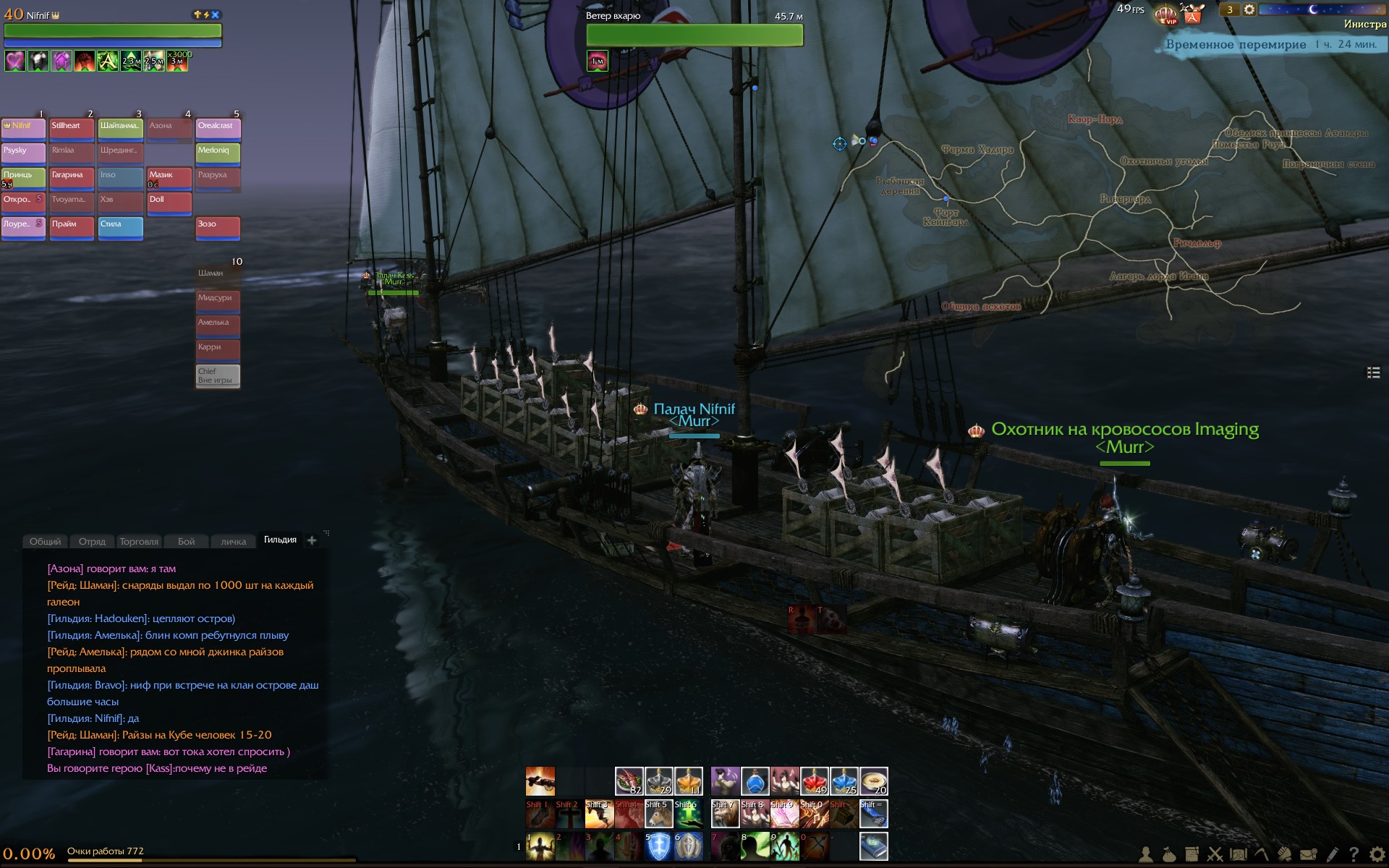The width and height of the screenshot is (1389, 868).
Task: Select raid member Stillheart
Action: point(72,129)
